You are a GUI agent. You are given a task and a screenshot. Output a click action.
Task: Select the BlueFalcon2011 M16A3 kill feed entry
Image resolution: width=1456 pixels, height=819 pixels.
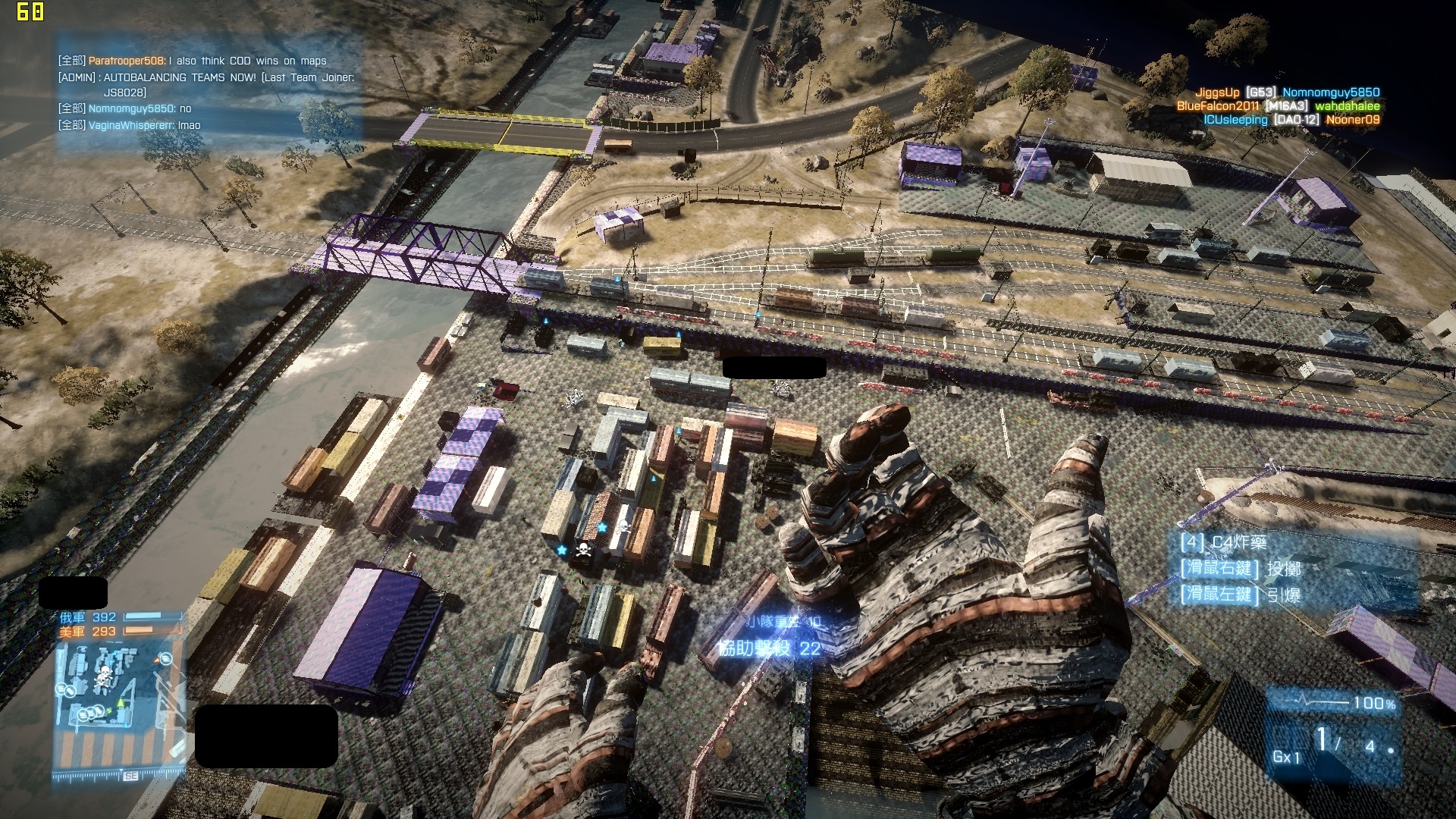click(x=1278, y=106)
